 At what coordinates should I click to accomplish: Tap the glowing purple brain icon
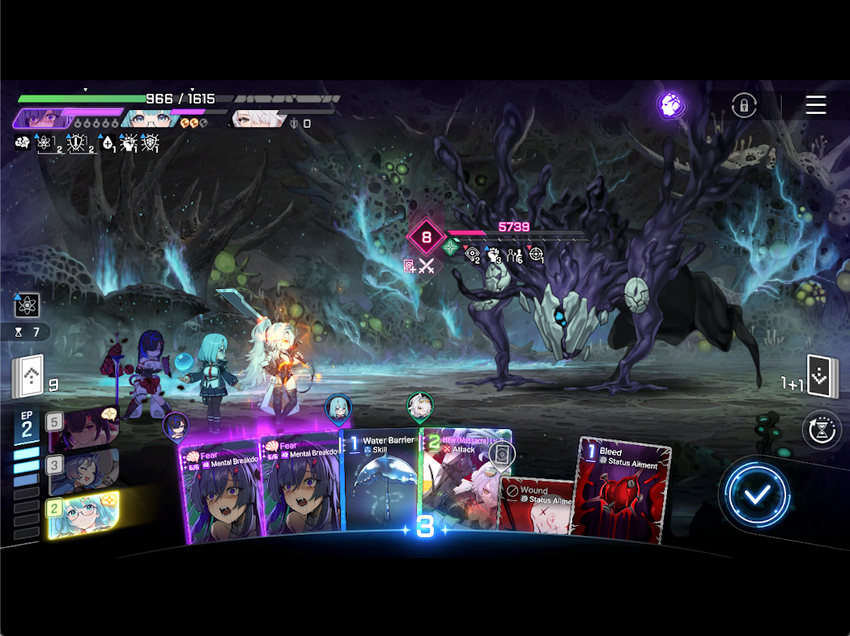(671, 105)
